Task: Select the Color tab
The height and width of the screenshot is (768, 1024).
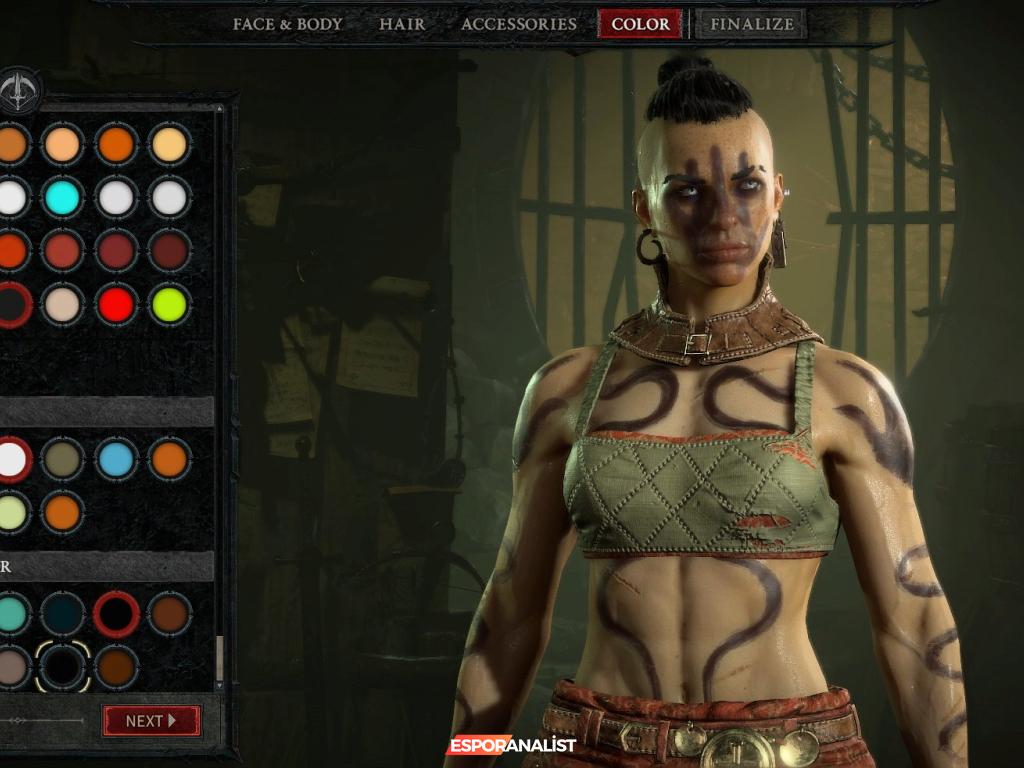Action: pos(640,24)
